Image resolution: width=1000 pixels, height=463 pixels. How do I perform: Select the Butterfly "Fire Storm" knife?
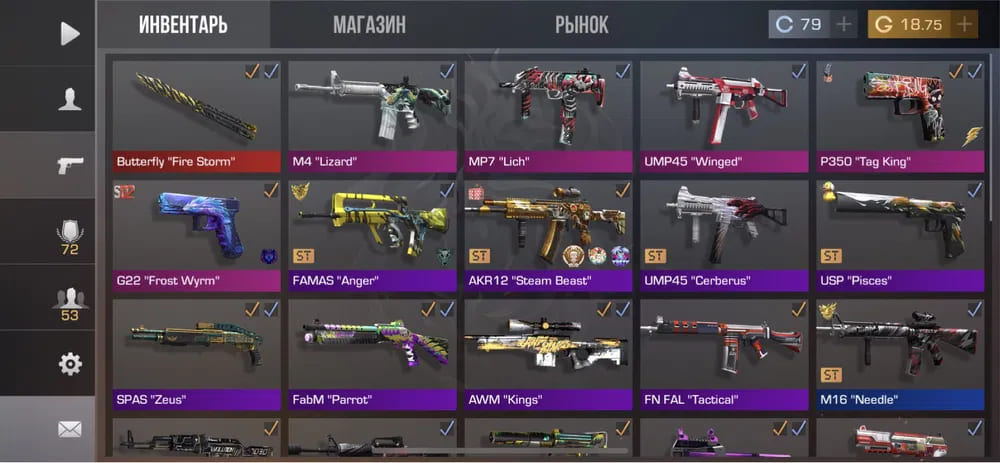coord(196,115)
